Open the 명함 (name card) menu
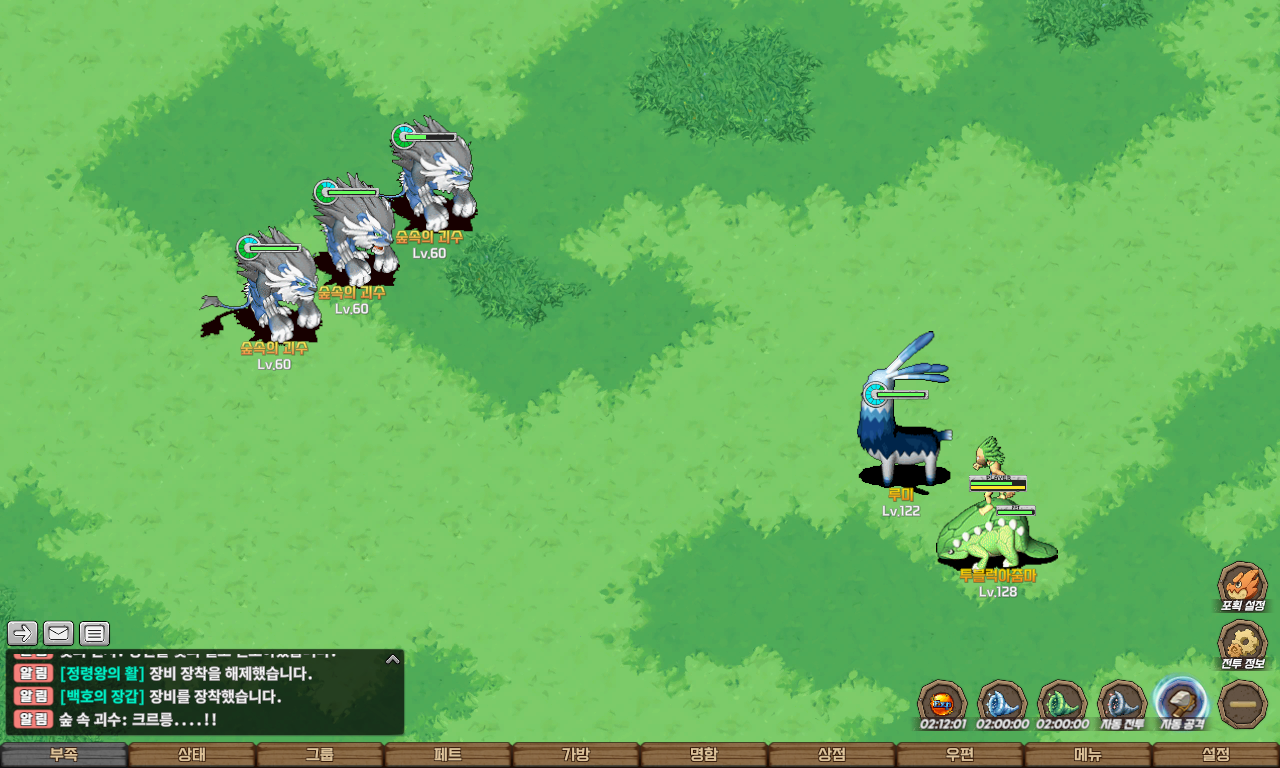The width and height of the screenshot is (1280, 768). (x=704, y=755)
